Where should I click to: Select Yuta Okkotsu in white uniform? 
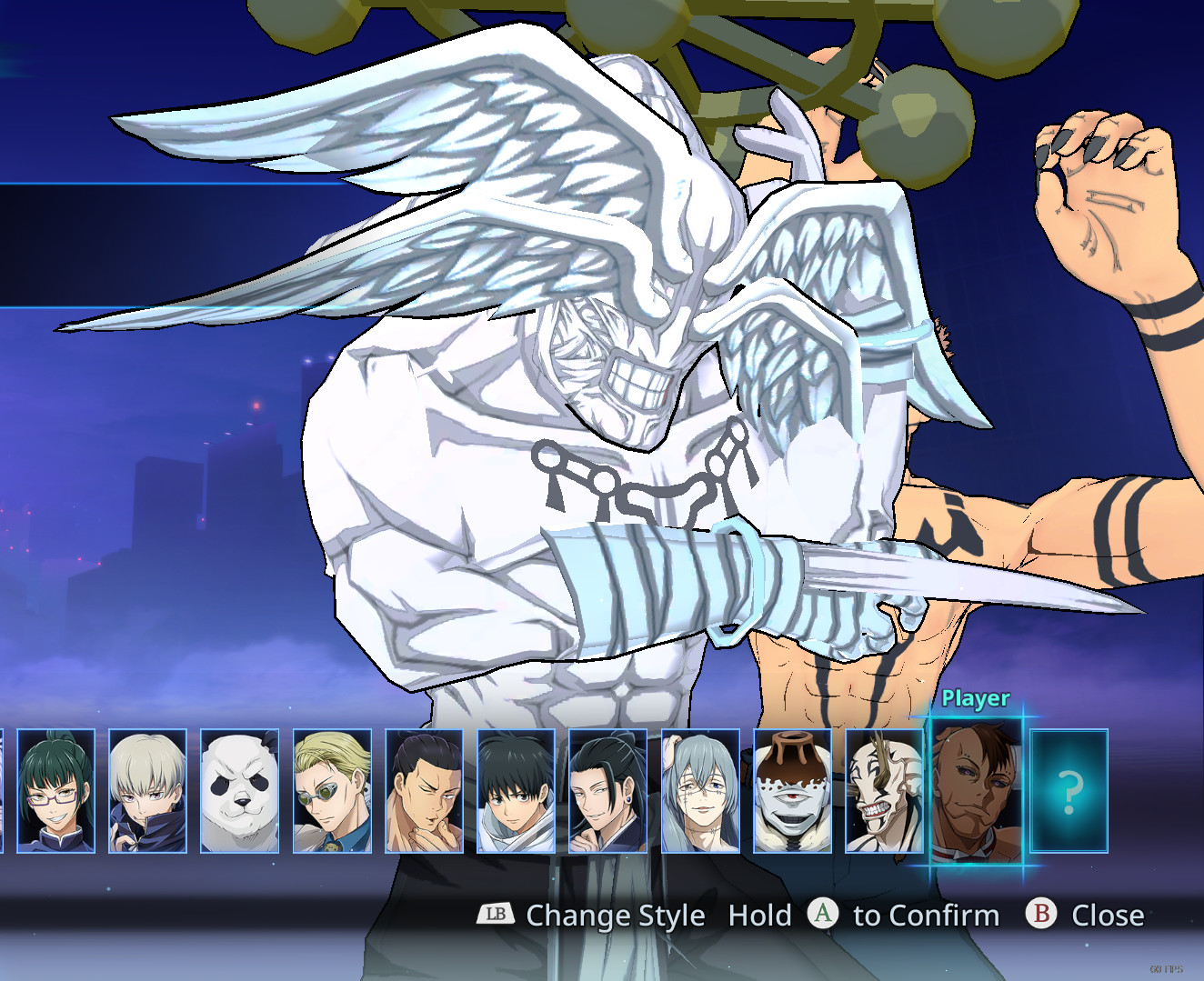click(517, 791)
